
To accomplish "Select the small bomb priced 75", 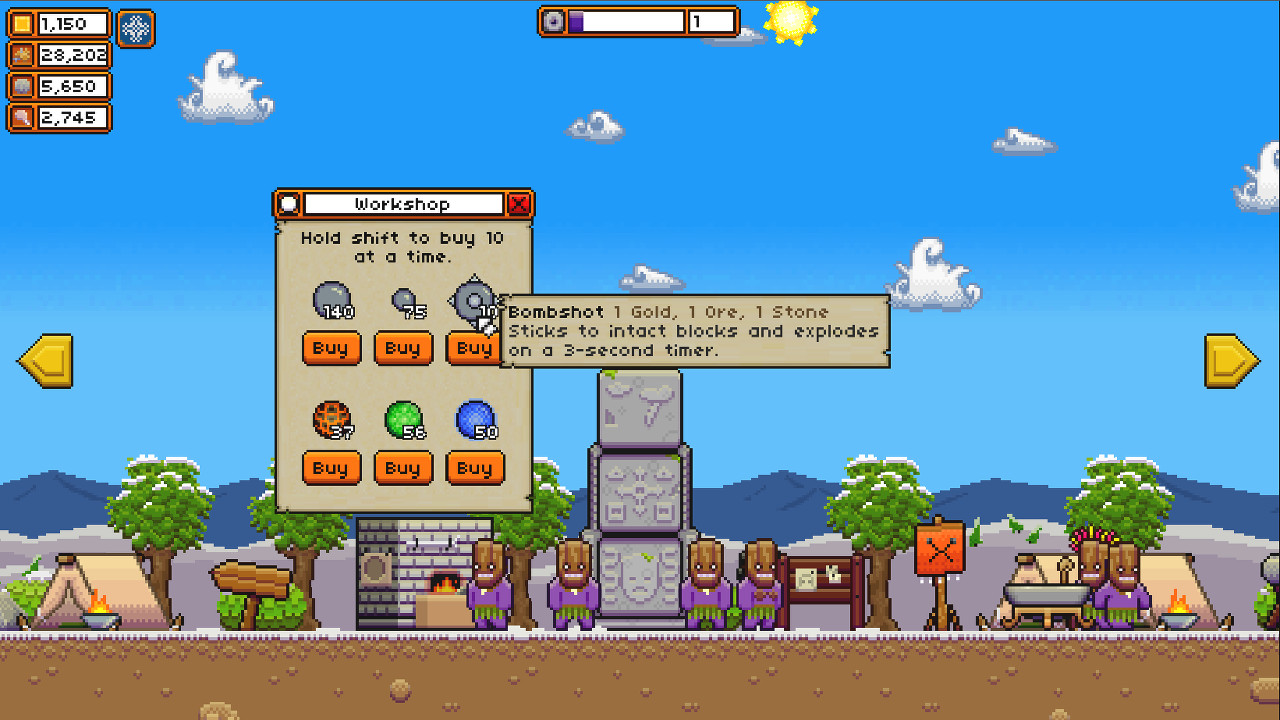I will tap(403, 300).
